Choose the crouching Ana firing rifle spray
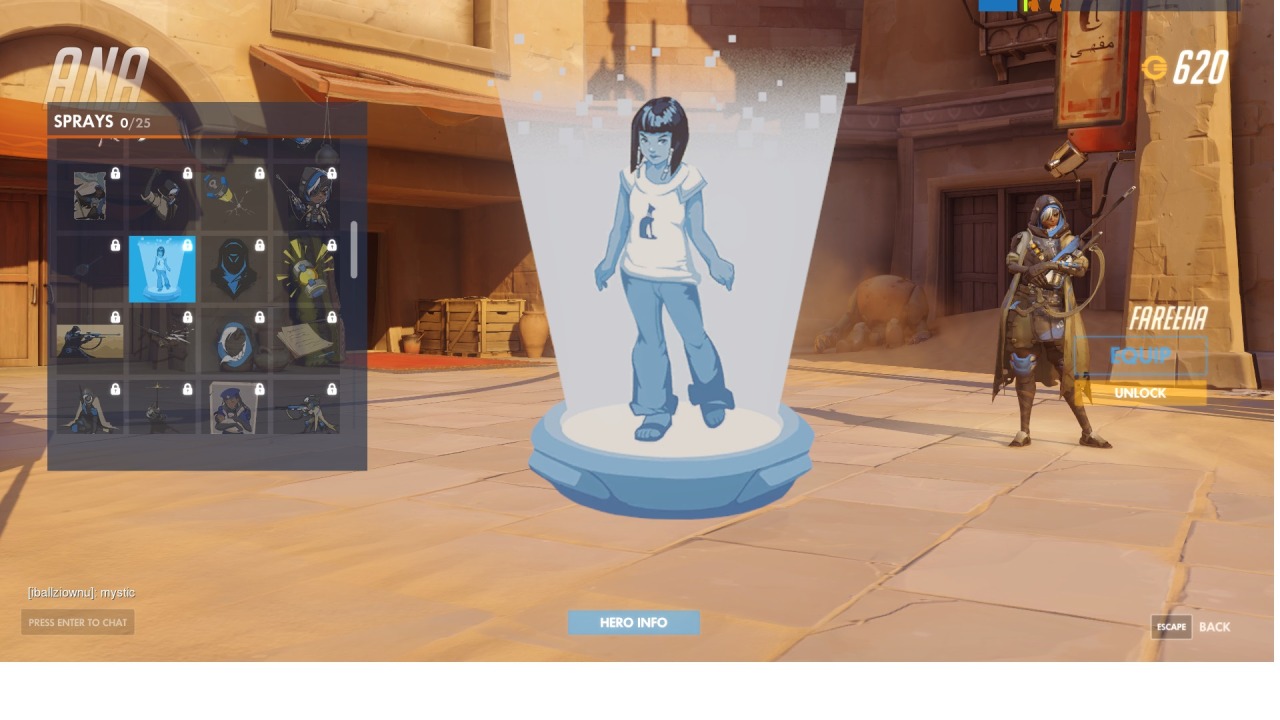The height and width of the screenshot is (720, 1280). point(306,408)
